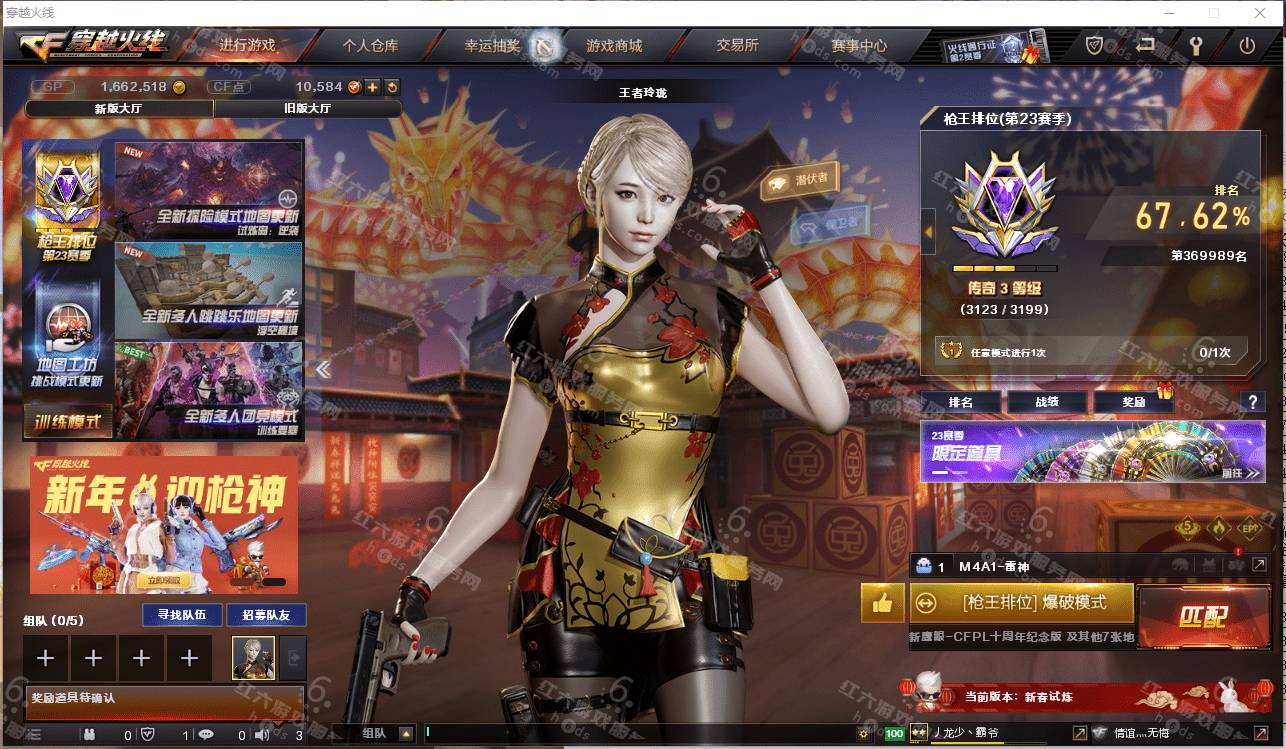This screenshot has height=749, width=1286.
Task: Click the thumbs-up like button
Action: tap(882, 603)
